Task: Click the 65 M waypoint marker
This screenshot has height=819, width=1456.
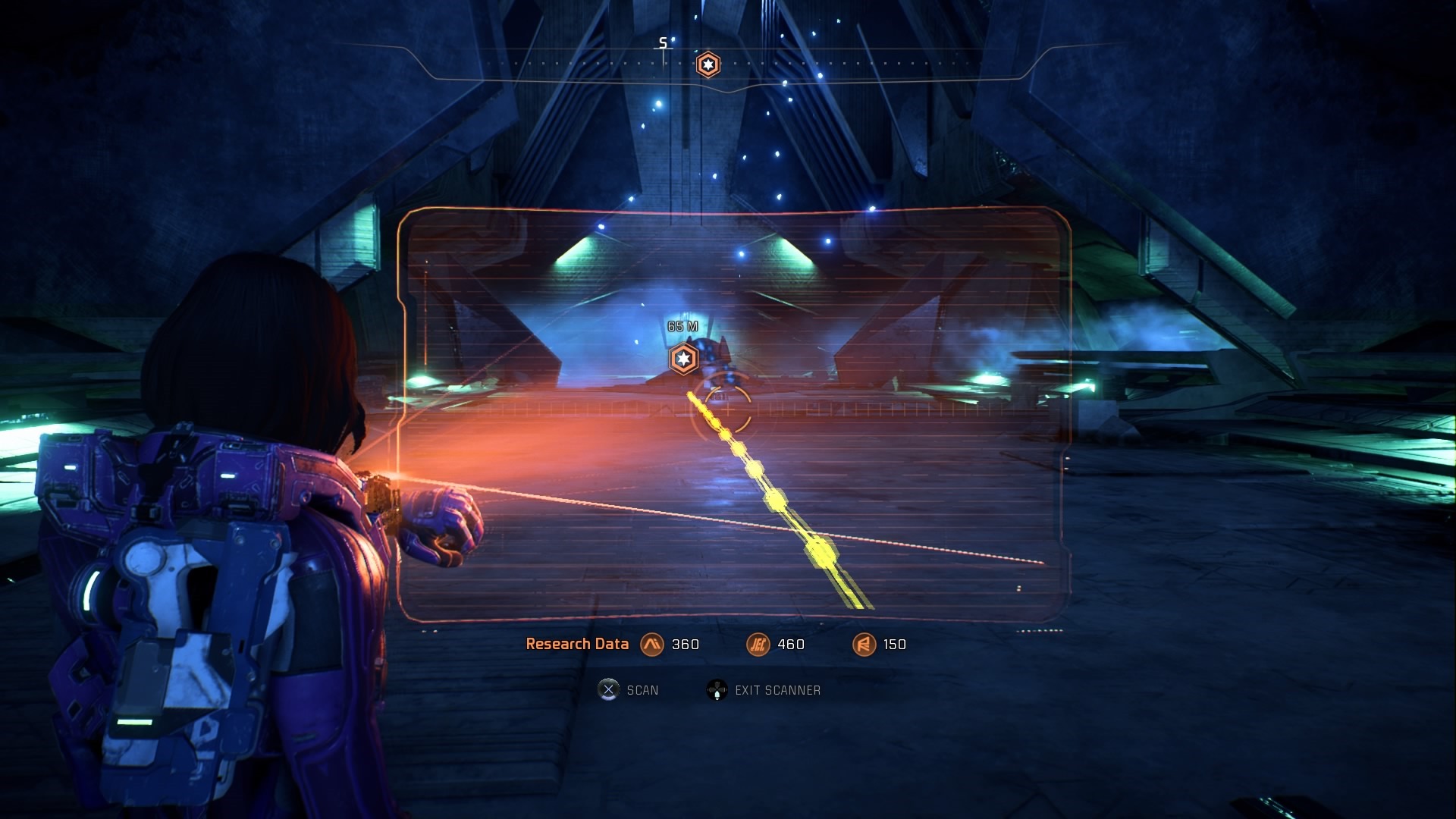Action: tap(683, 359)
